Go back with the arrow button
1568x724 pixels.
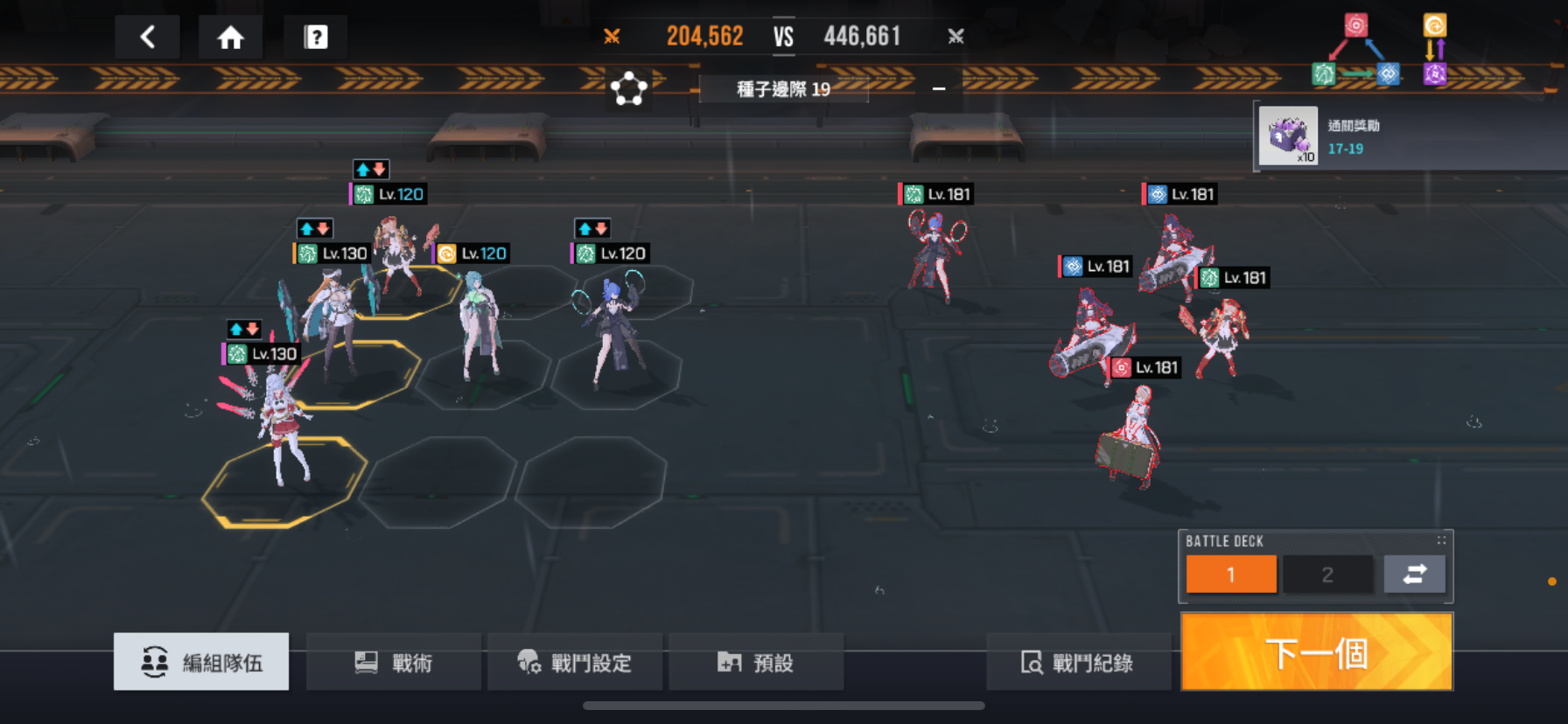pos(147,37)
